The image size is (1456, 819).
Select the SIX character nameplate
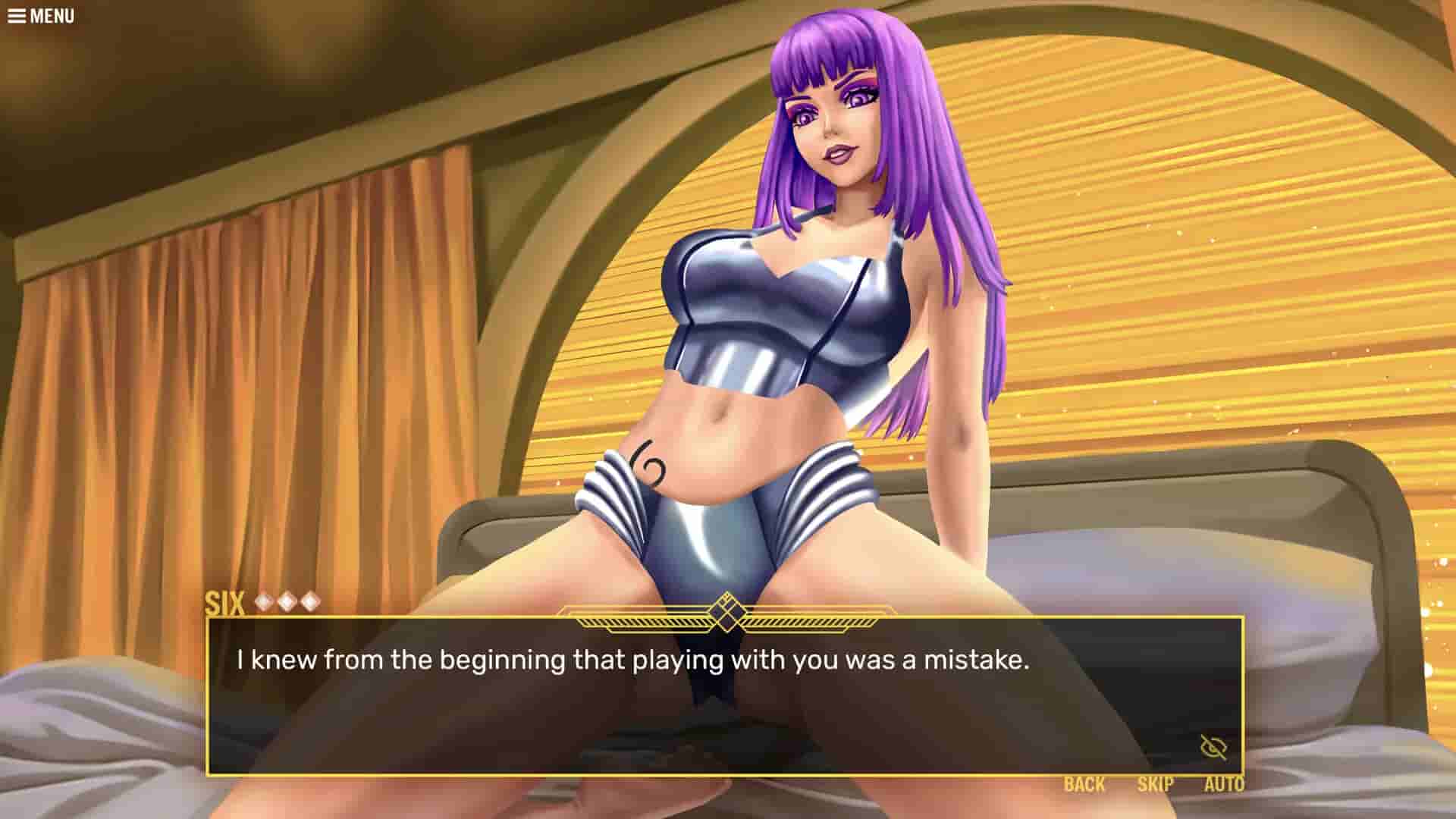(x=224, y=600)
